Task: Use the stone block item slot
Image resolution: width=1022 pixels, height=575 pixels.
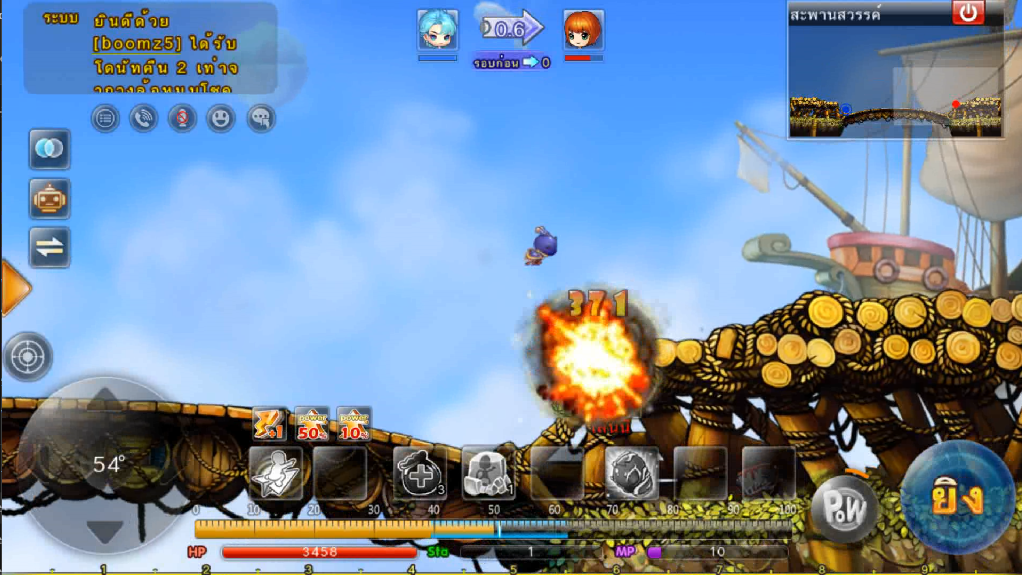Action: coord(487,472)
